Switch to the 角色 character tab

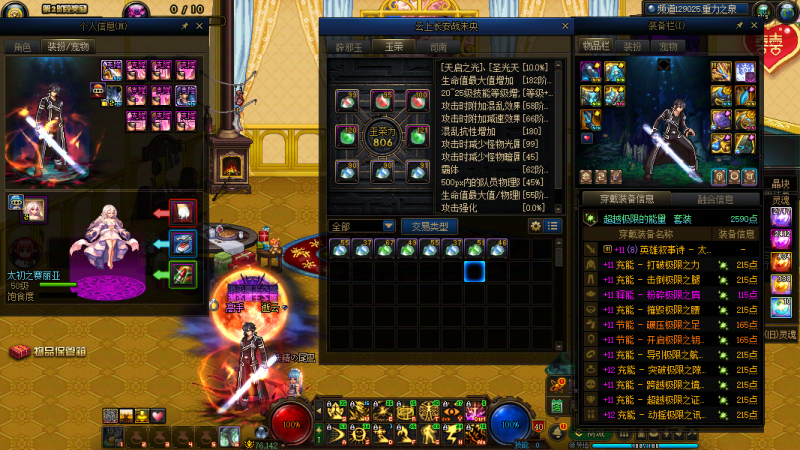(x=22, y=46)
